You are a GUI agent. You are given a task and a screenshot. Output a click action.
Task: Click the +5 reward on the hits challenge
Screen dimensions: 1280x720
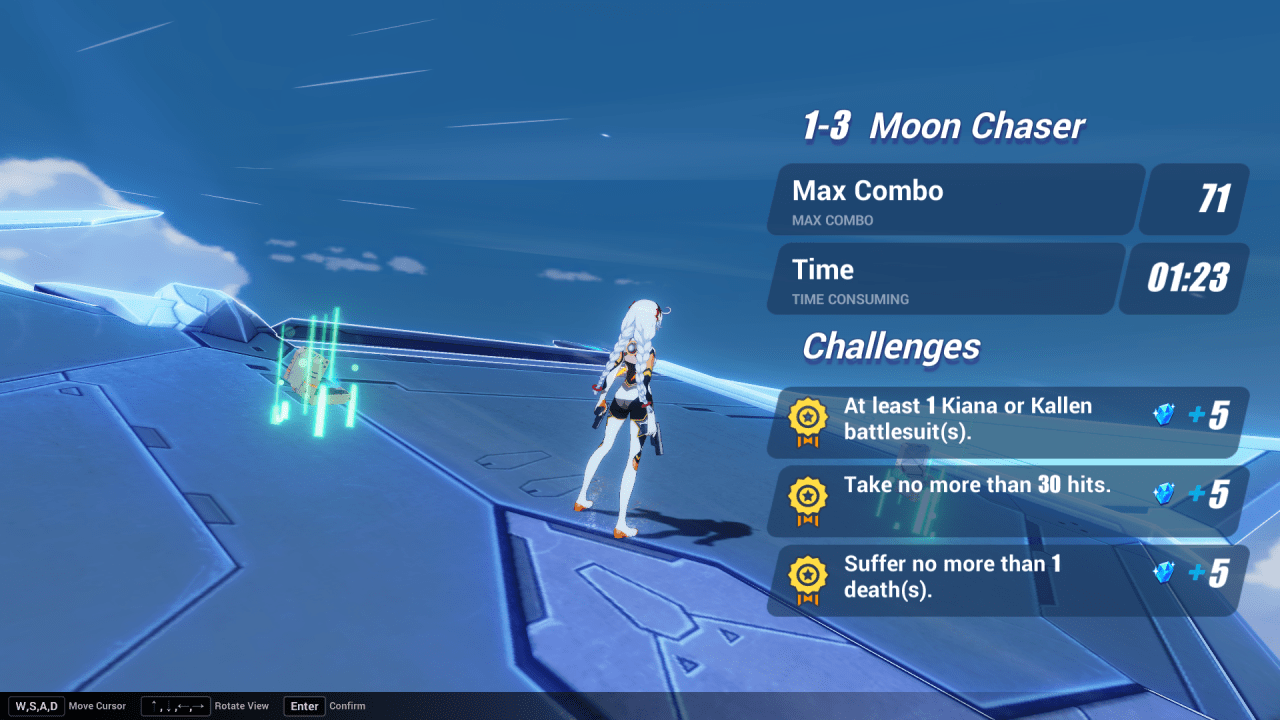(x=1209, y=494)
